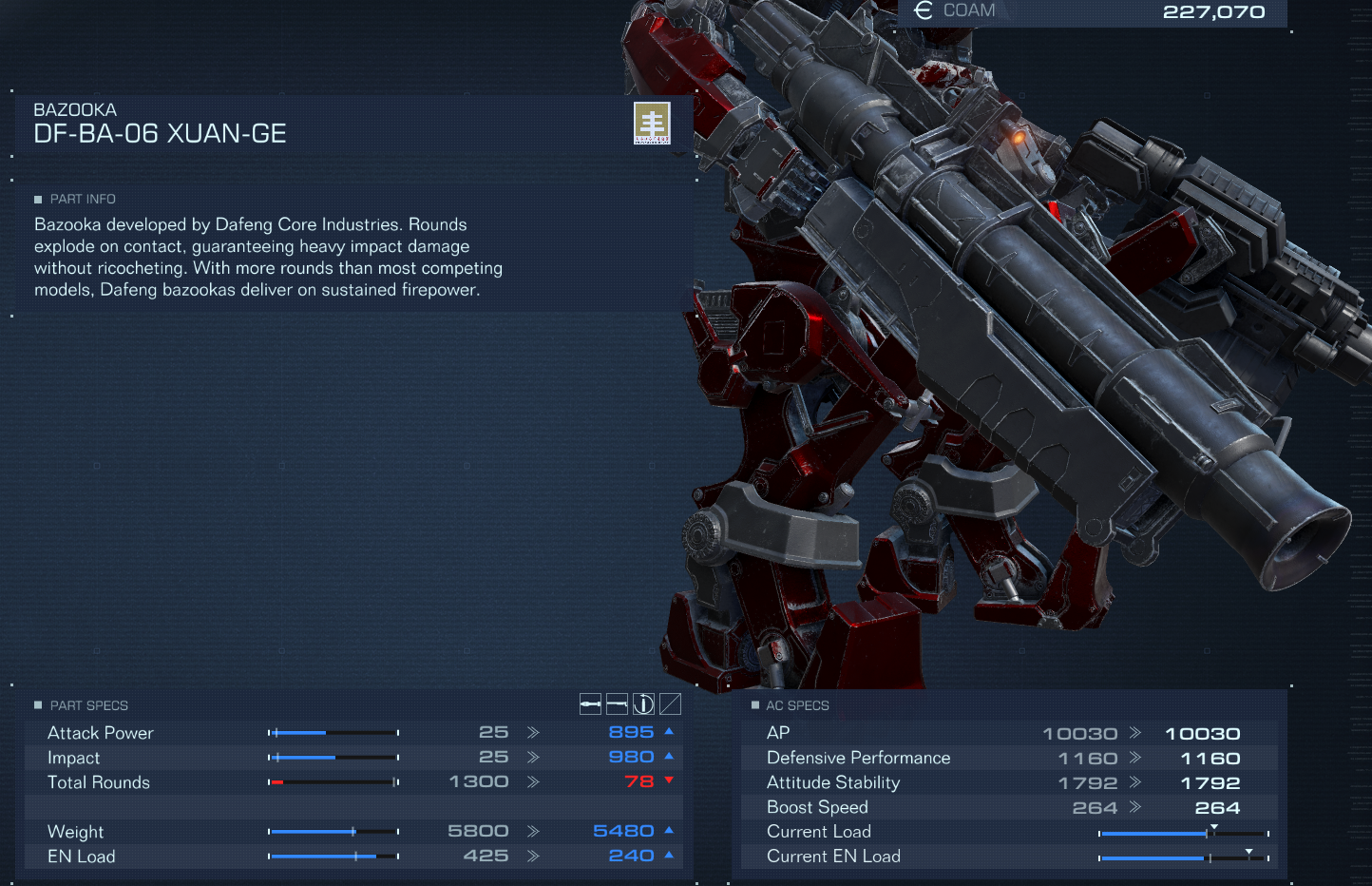Select the explosive round attack-type icon
1372x886 pixels.
pos(590,703)
